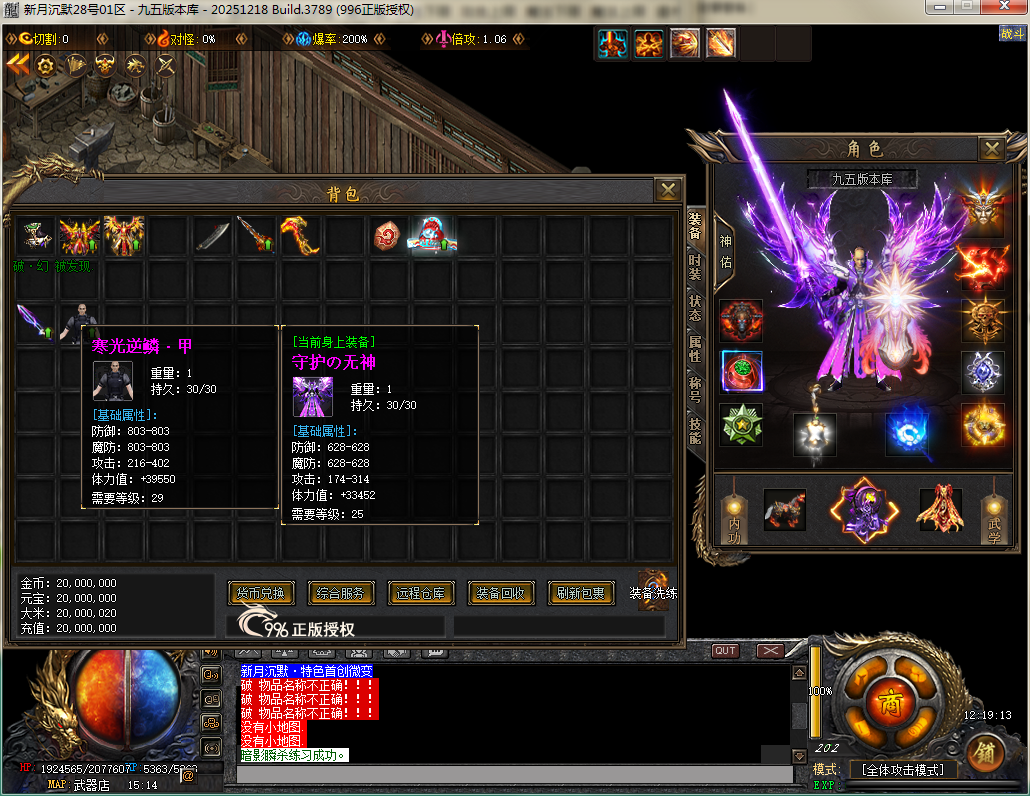Image resolution: width=1030 pixels, height=796 pixels.
Task: Open the 技能 skills tab
Action: coord(695,430)
